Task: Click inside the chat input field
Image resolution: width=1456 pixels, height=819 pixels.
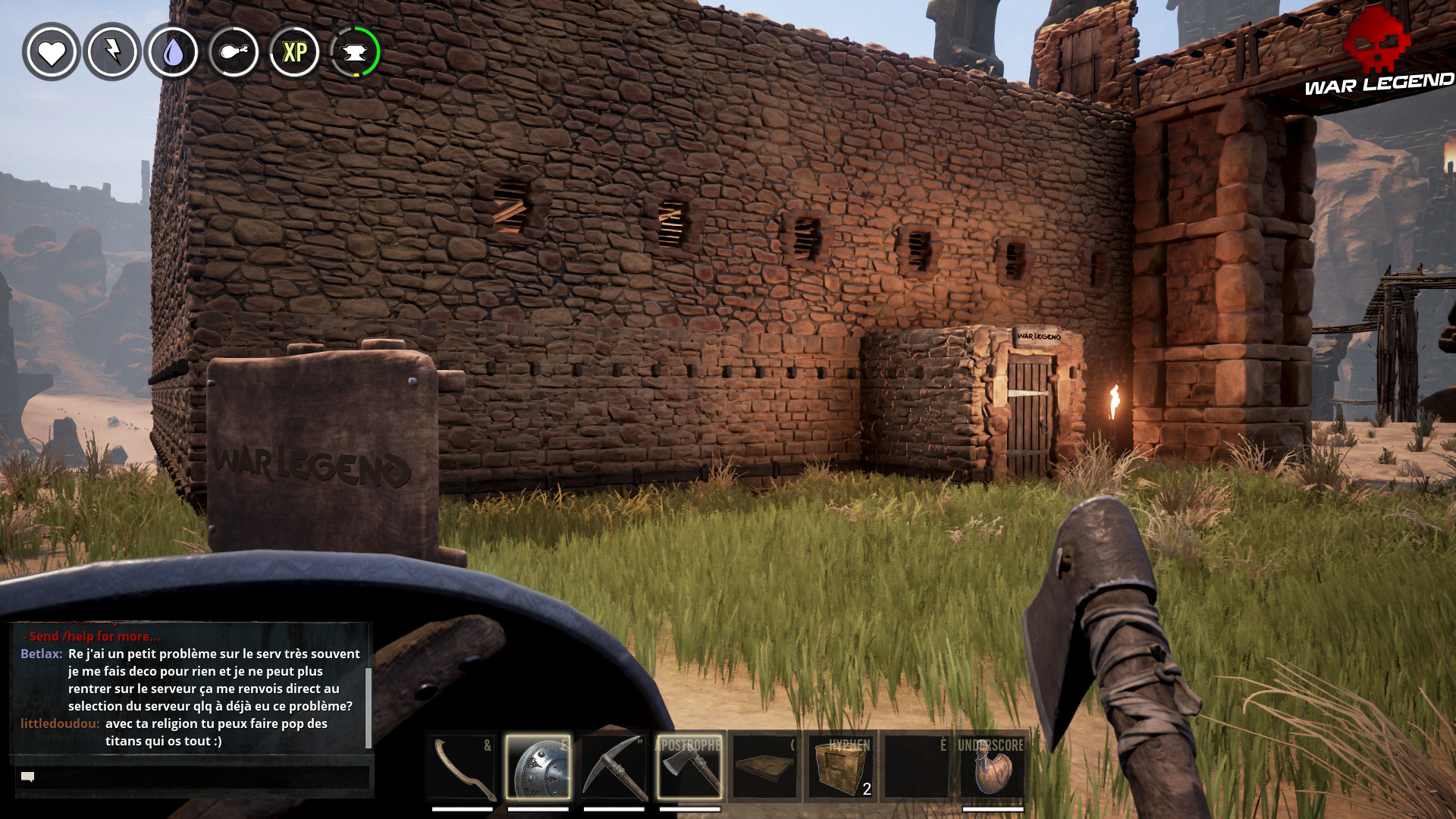Action: [190, 777]
